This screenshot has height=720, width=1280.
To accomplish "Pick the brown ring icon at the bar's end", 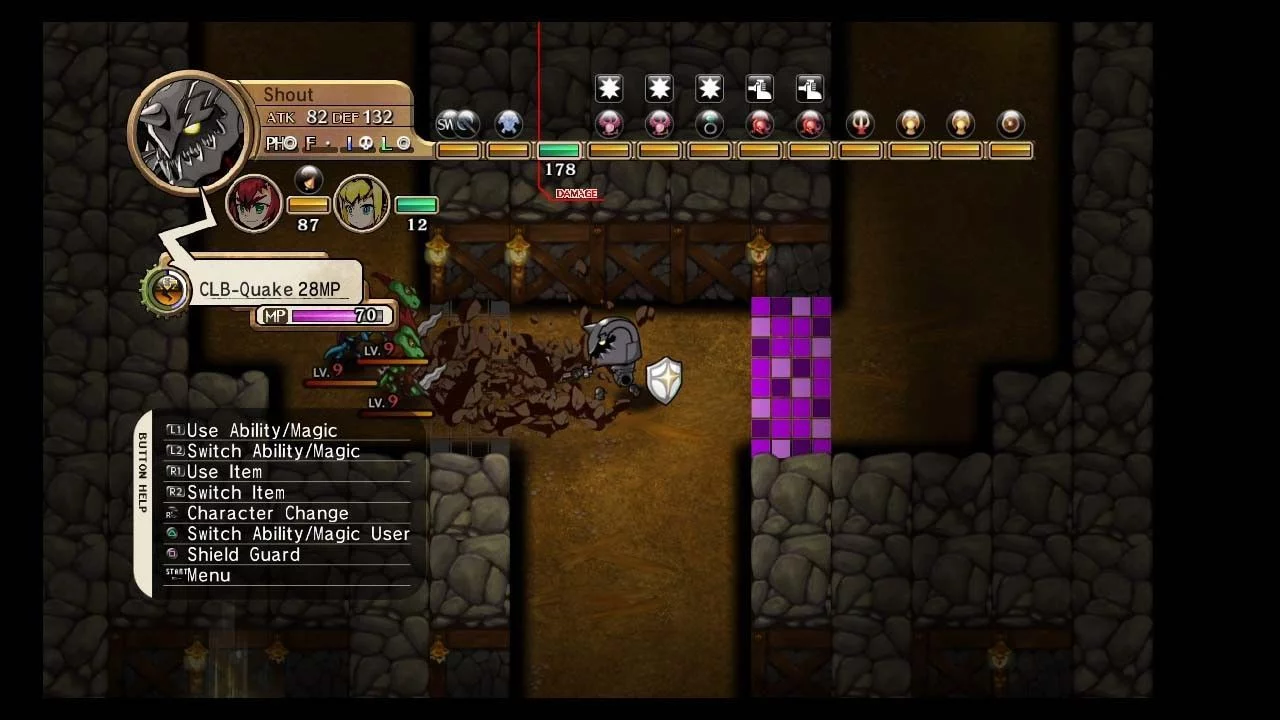I will click(1011, 124).
